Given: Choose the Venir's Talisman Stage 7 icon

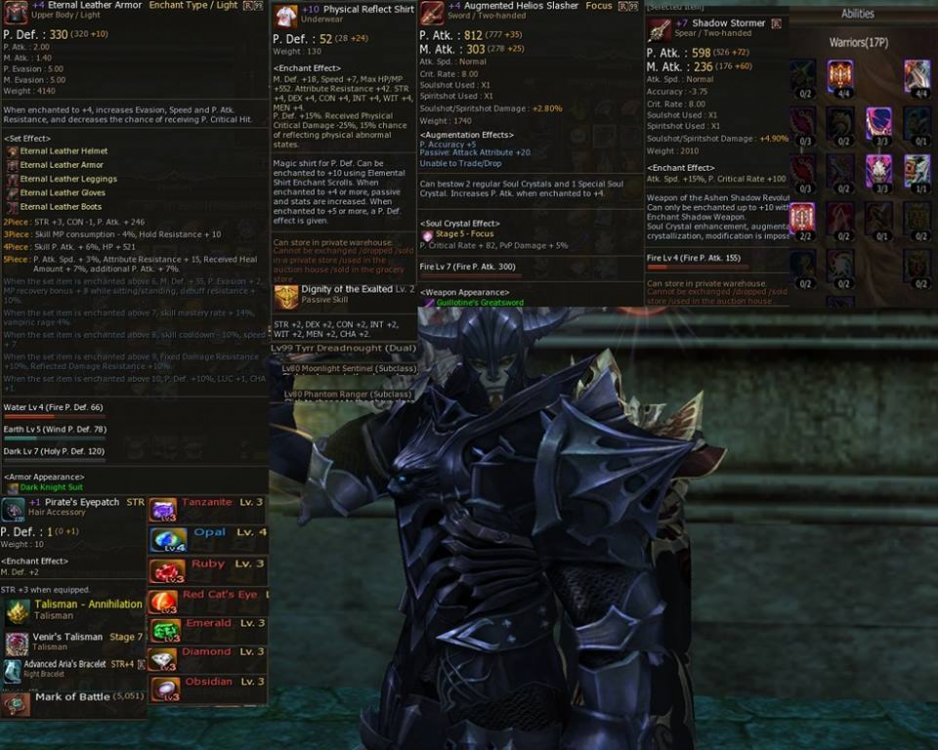Looking at the screenshot, I should pos(15,643).
